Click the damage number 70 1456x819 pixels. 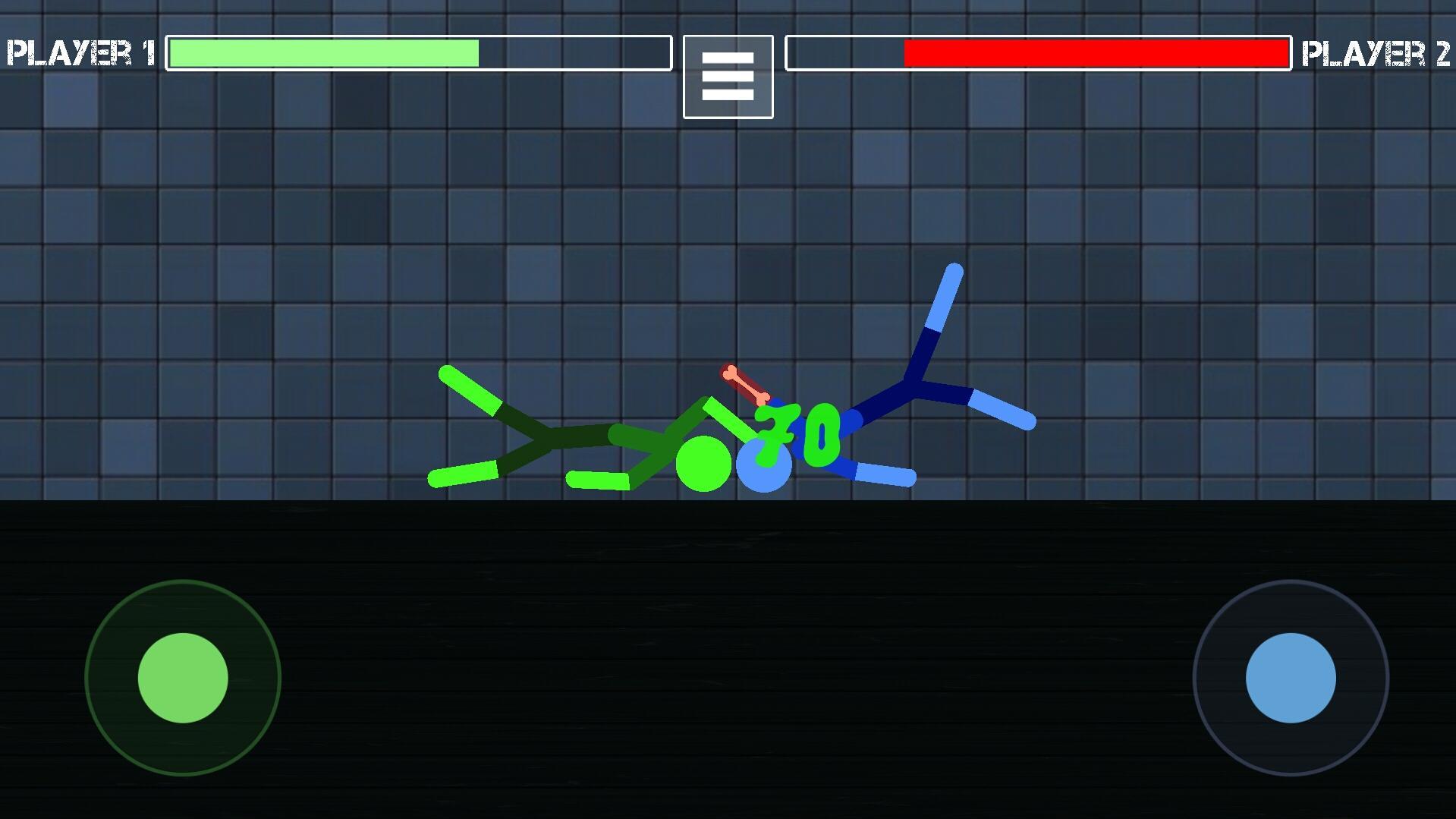coord(797,433)
